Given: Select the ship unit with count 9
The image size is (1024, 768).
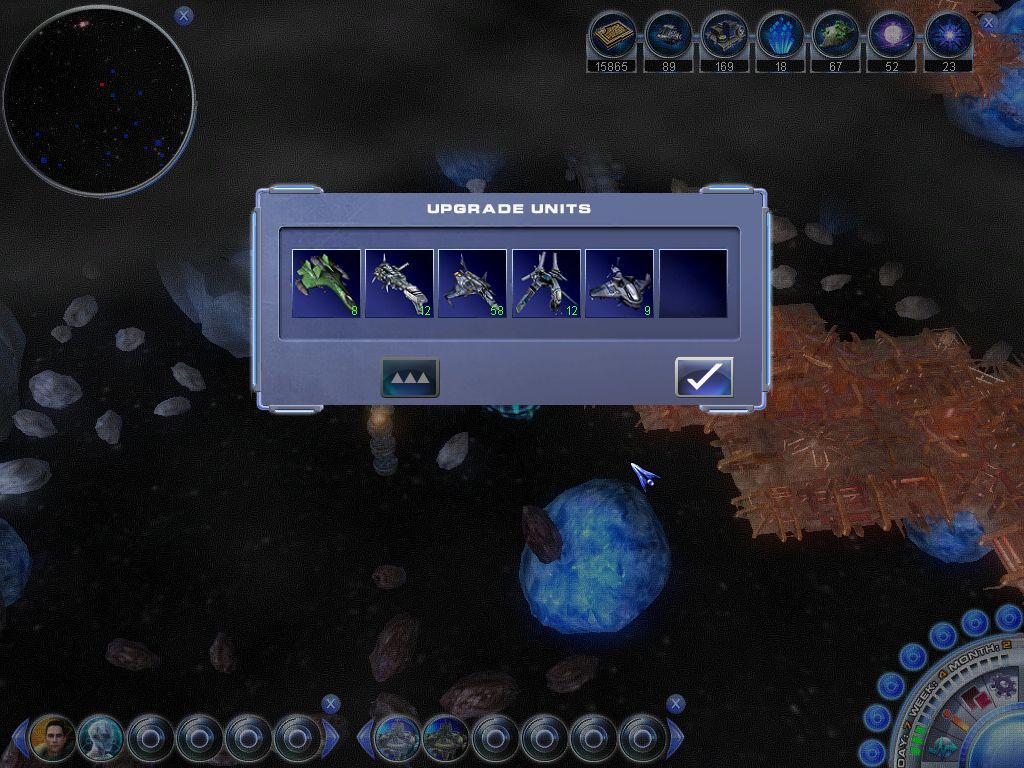Looking at the screenshot, I should (619, 284).
